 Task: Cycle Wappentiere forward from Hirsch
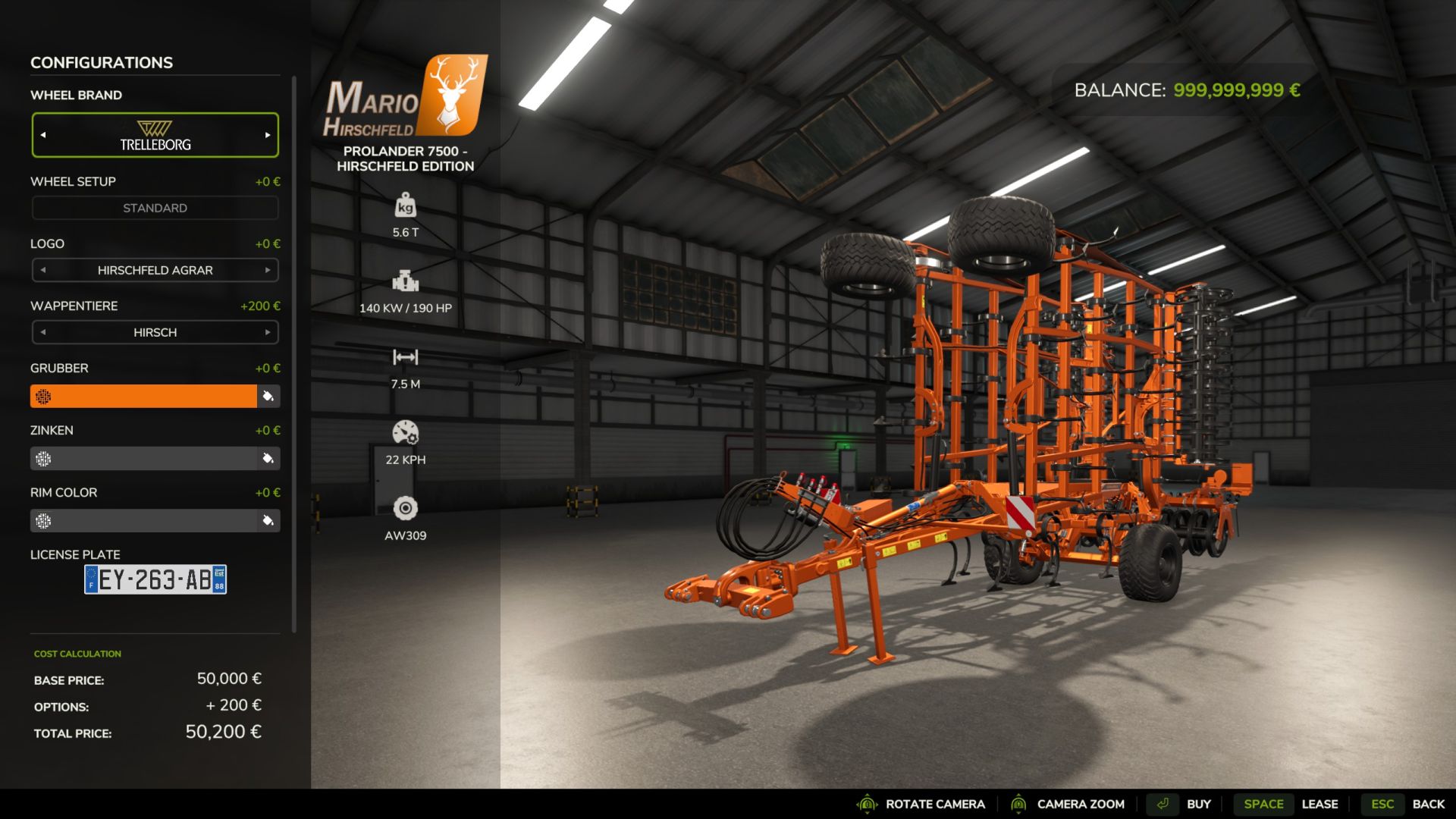pyautogui.click(x=268, y=332)
